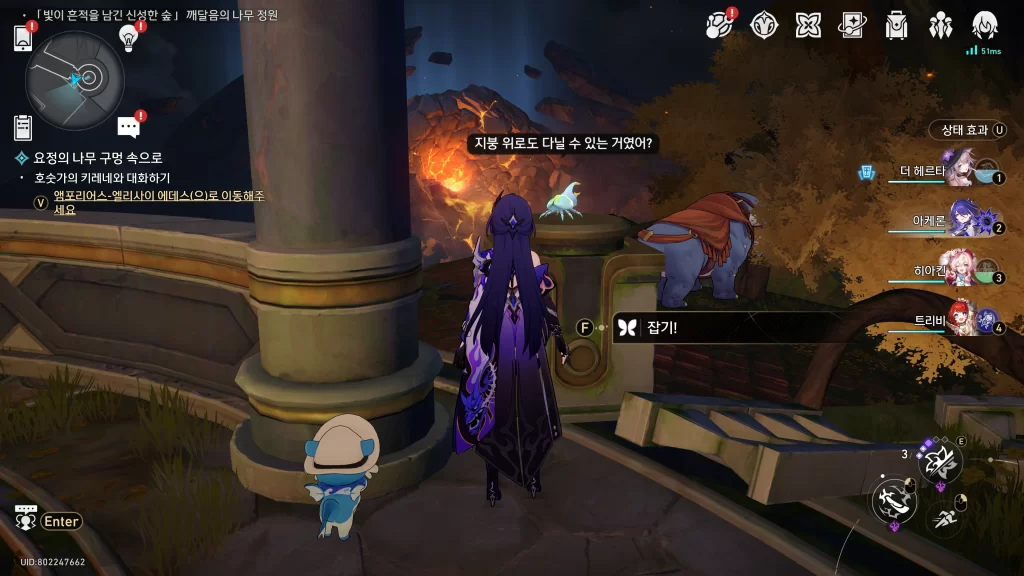Open the minimap
1024x576 pixels.
75,79
